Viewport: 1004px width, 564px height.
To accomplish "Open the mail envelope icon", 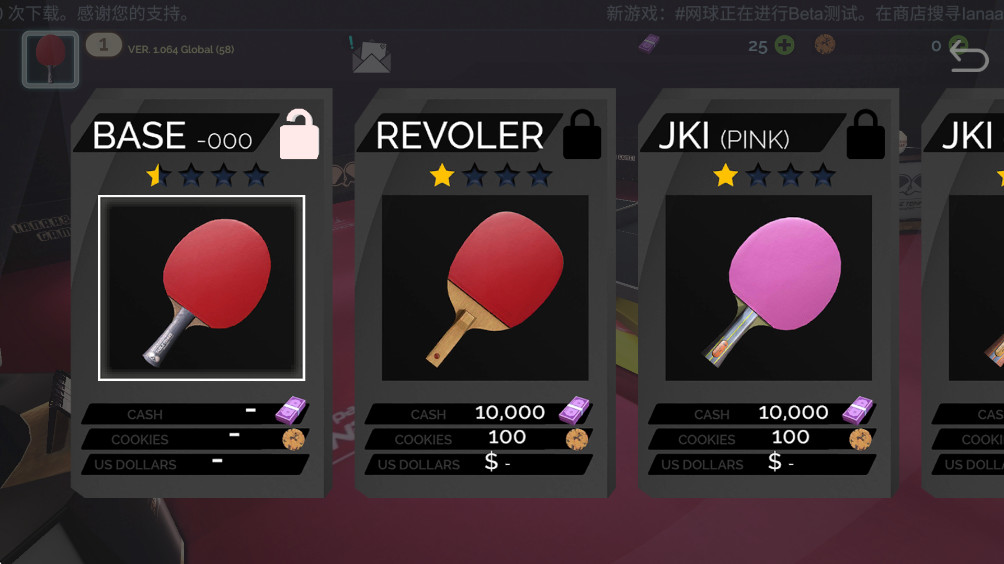I will click(371, 56).
